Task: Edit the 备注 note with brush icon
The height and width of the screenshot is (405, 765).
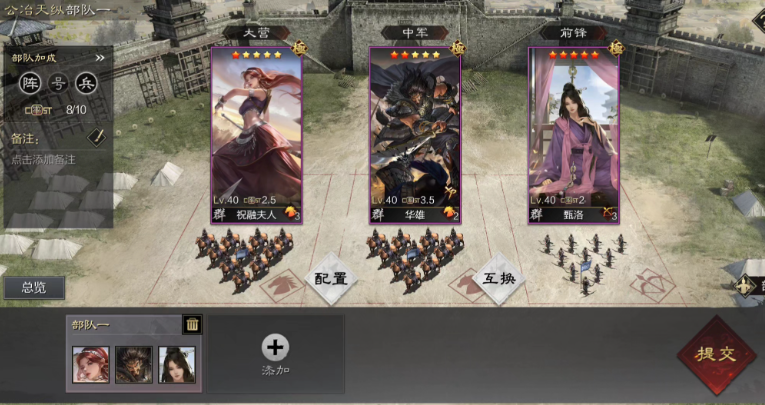Action: 96,135
